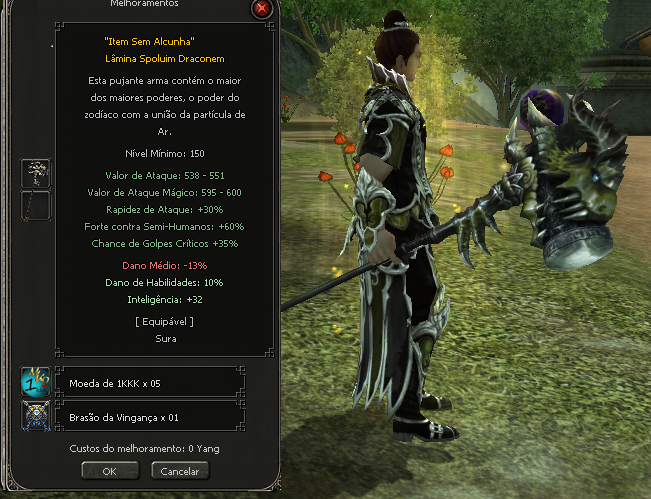Click the Brasão da Vingança x 01 row
Image resolution: width=651 pixels, height=499 pixels.
pos(153,416)
